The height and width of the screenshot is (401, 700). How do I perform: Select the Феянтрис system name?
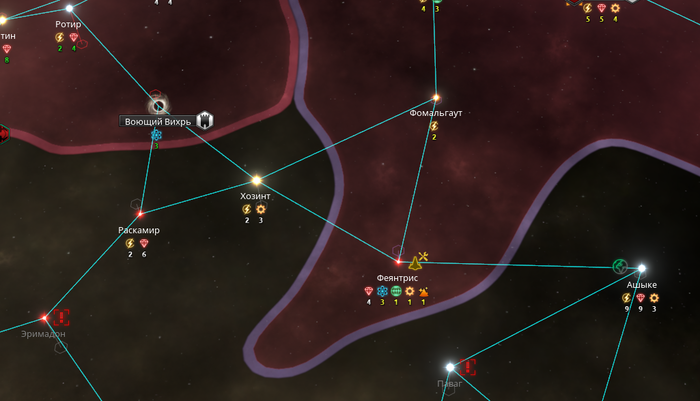click(397, 277)
